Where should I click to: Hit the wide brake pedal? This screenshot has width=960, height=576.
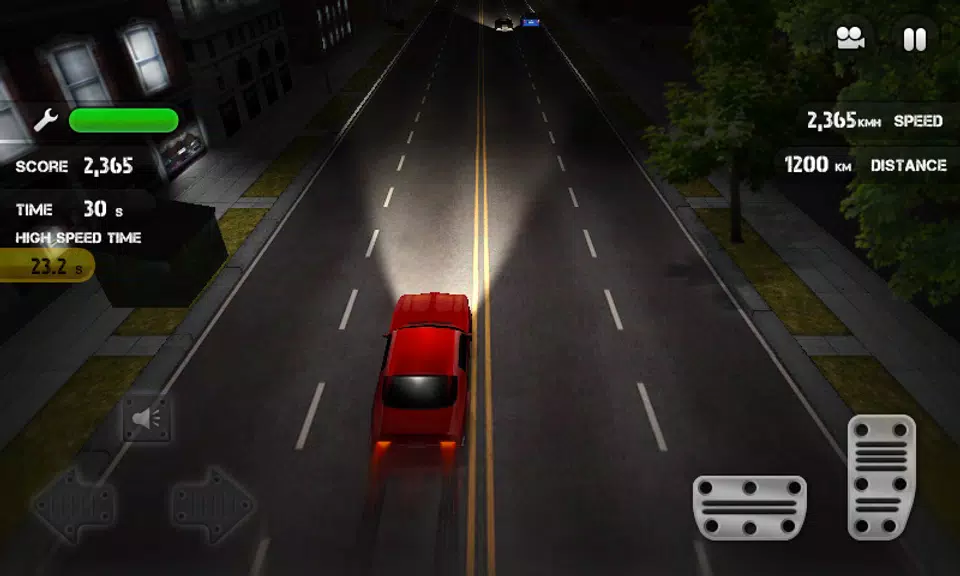point(750,507)
